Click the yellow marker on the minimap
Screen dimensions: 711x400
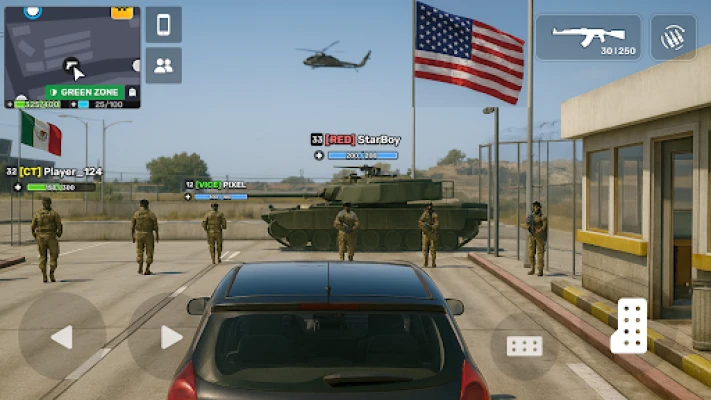122,12
